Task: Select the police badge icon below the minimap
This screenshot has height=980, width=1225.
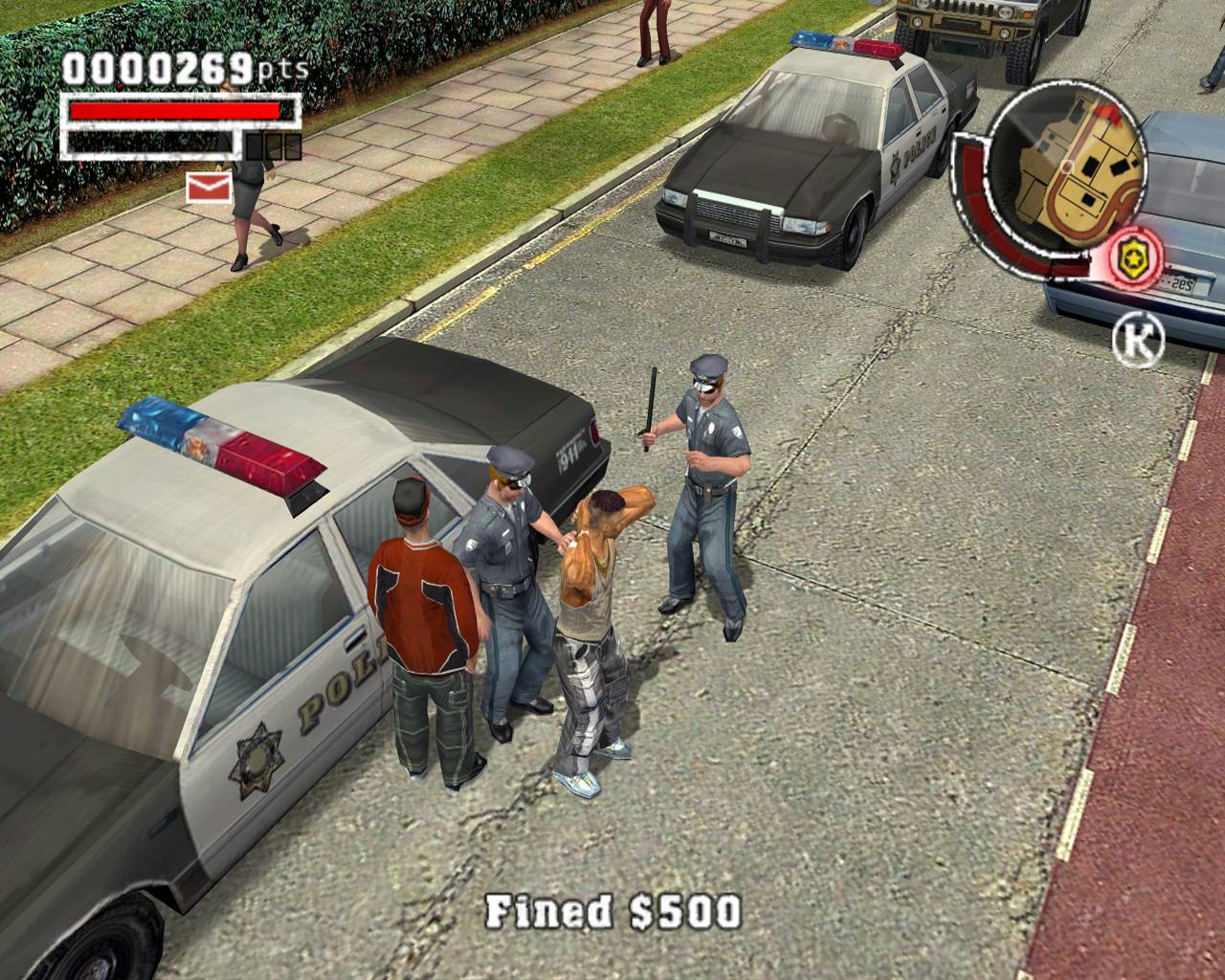Action: [x=1132, y=256]
